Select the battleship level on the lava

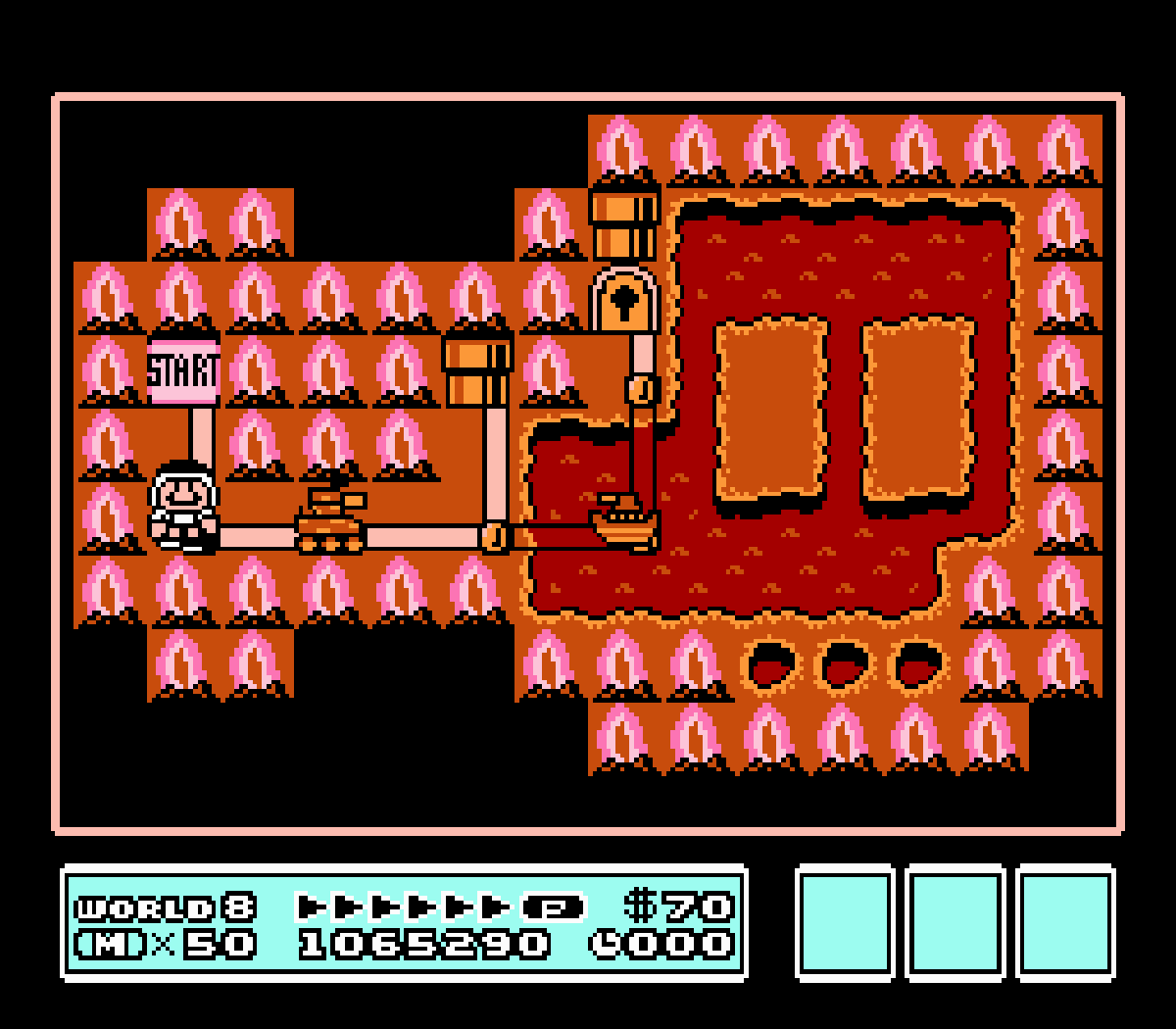pos(625,522)
